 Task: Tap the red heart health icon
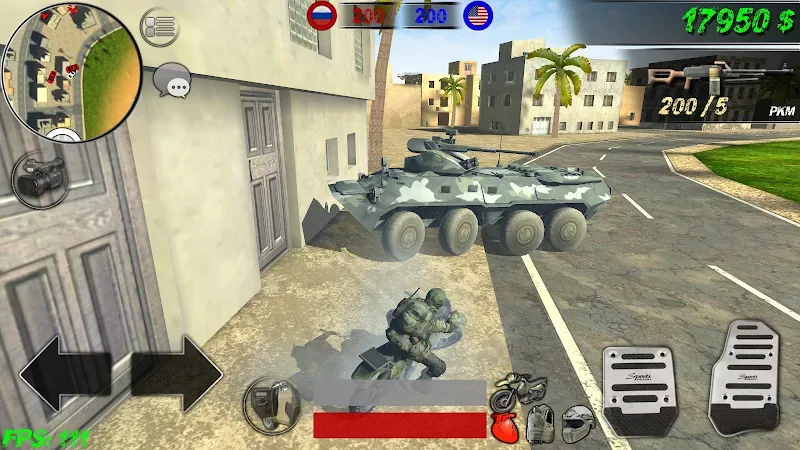[504, 426]
